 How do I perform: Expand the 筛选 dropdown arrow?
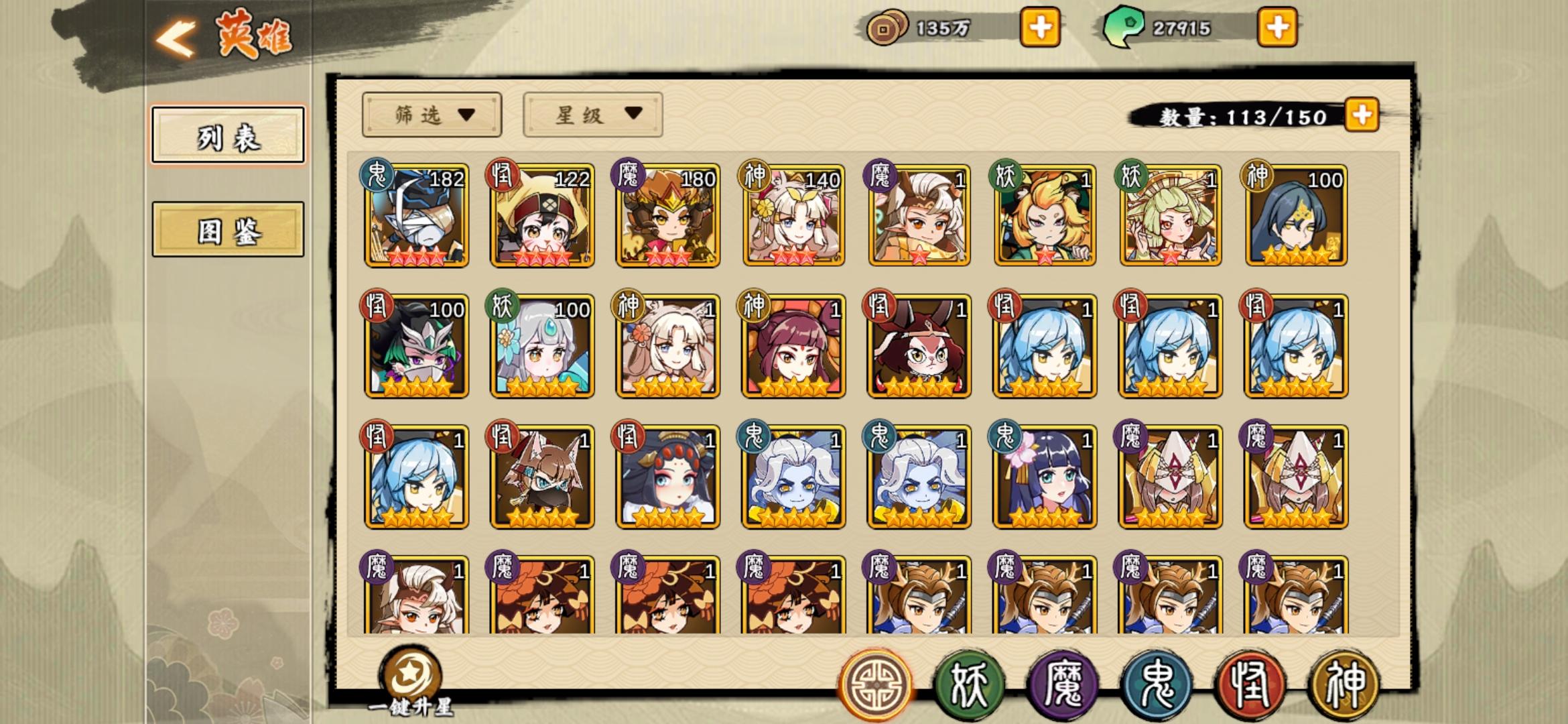pos(465,114)
